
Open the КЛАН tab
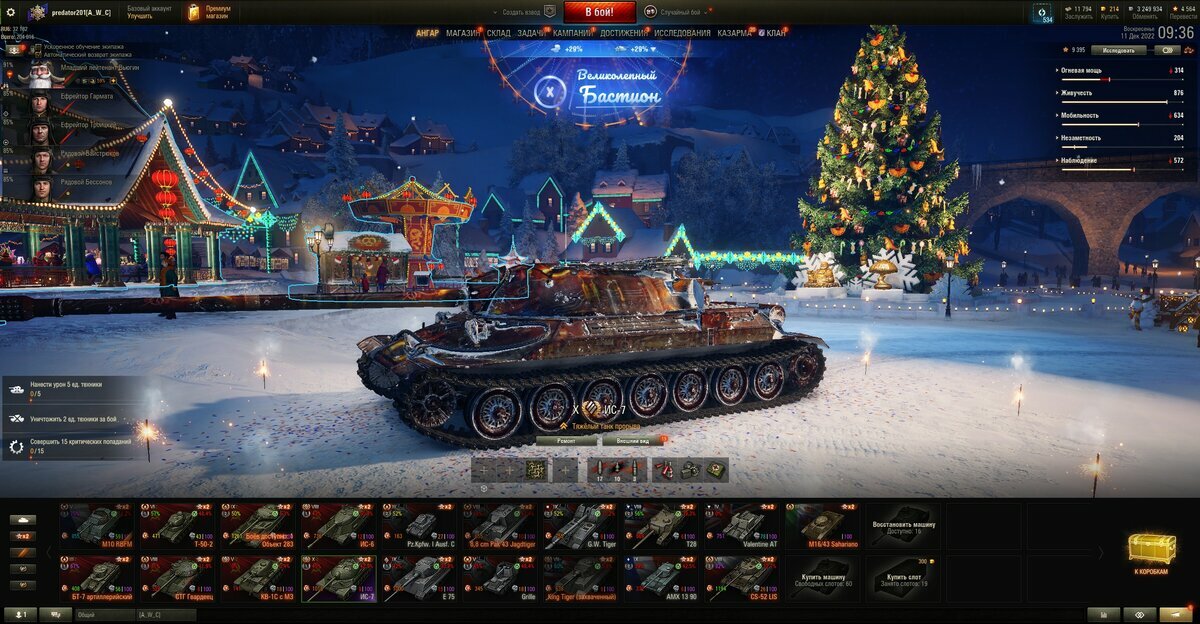click(776, 33)
